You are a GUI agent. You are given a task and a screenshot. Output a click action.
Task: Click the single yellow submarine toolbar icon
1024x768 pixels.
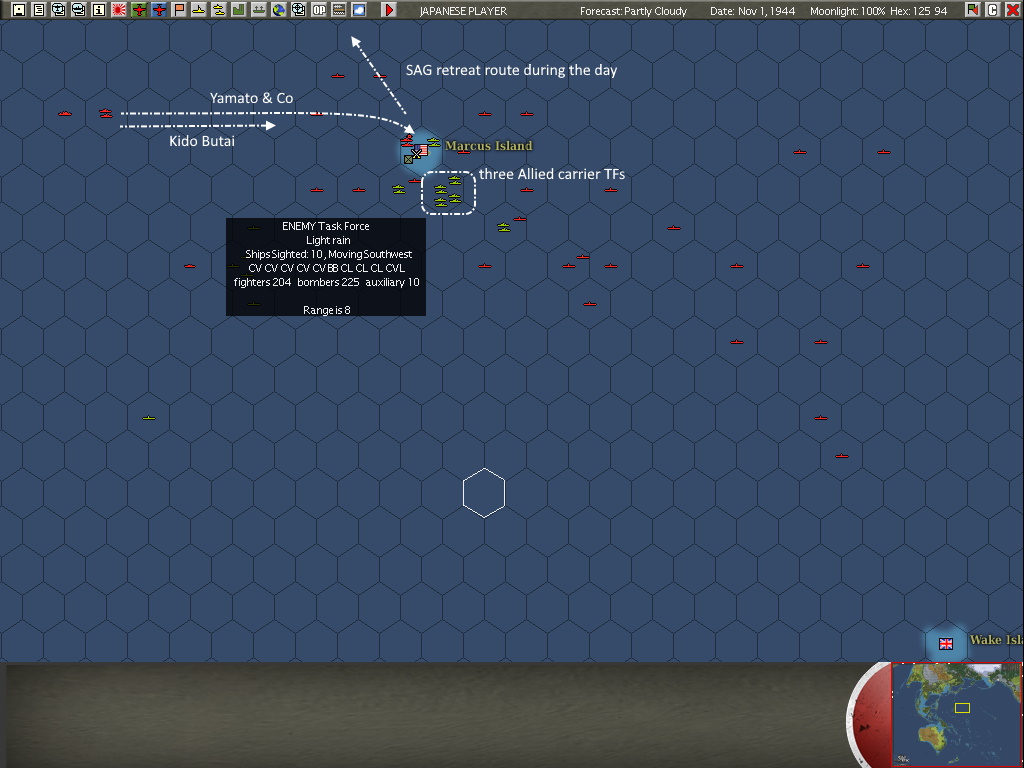click(x=199, y=10)
